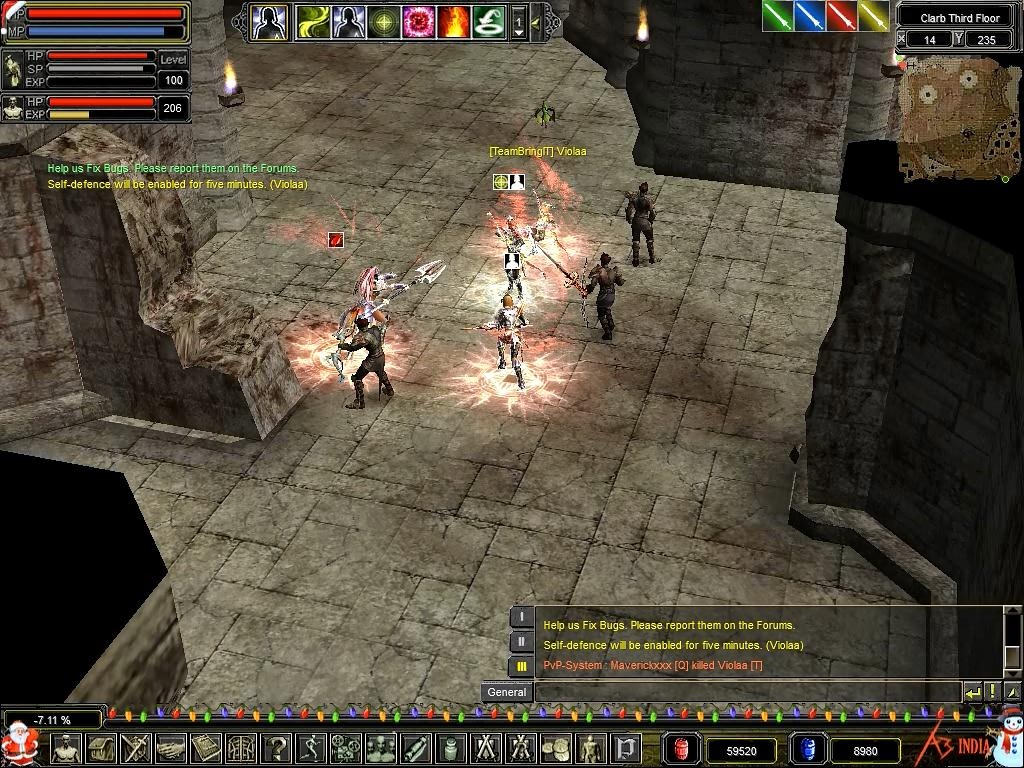Open the General chat channel selector
Image resolution: width=1024 pixels, height=768 pixels.
(506, 691)
